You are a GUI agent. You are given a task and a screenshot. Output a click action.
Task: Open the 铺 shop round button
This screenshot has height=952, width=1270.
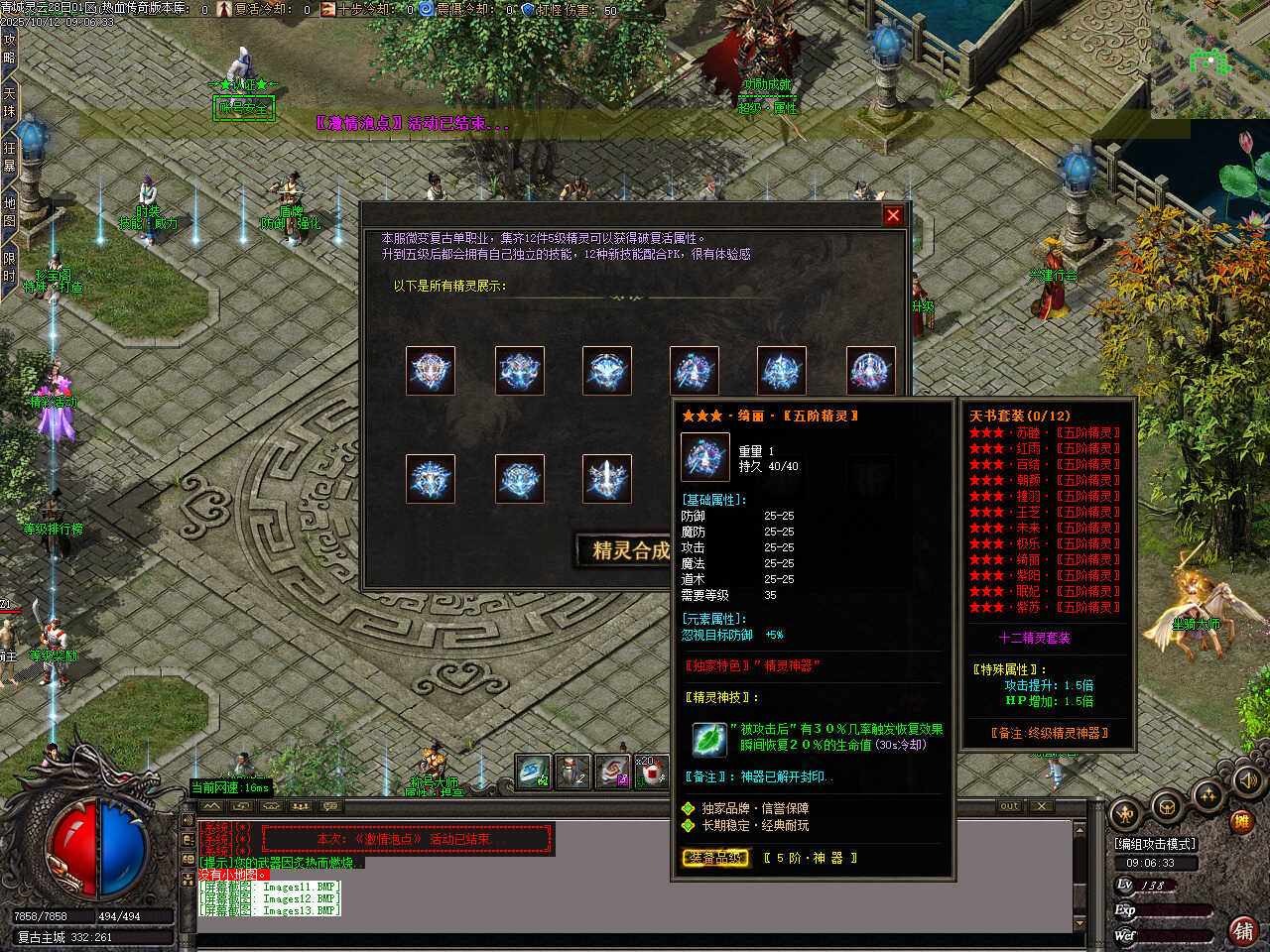pyautogui.click(x=1242, y=930)
